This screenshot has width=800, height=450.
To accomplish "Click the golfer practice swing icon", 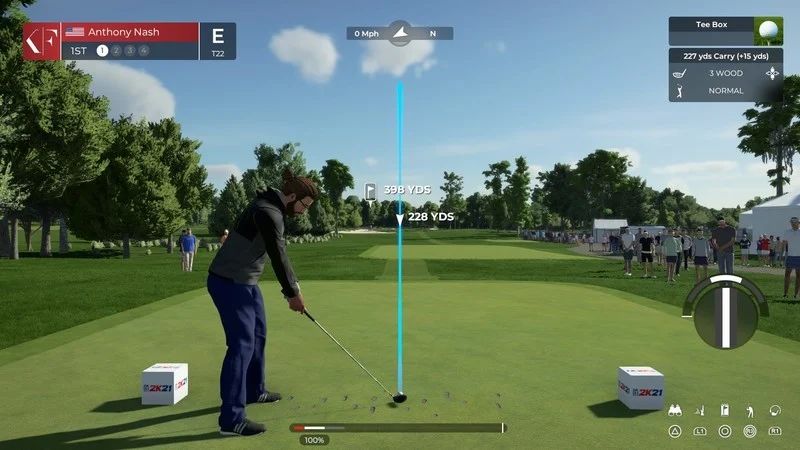I will (x=750, y=411).
